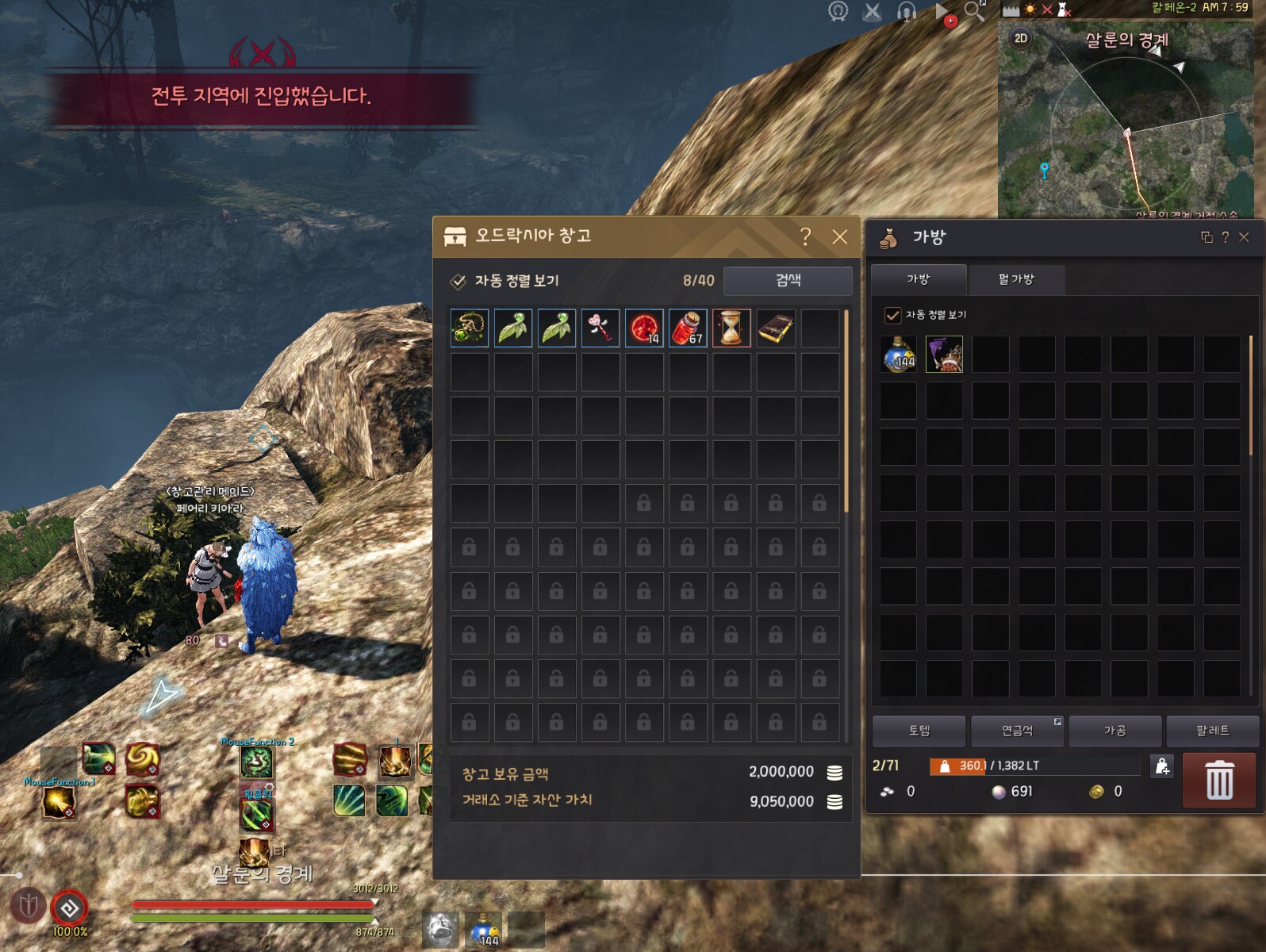Select the 가방 tab
The height and width of the screenshot is (952, 1266).
coord(918,280)
